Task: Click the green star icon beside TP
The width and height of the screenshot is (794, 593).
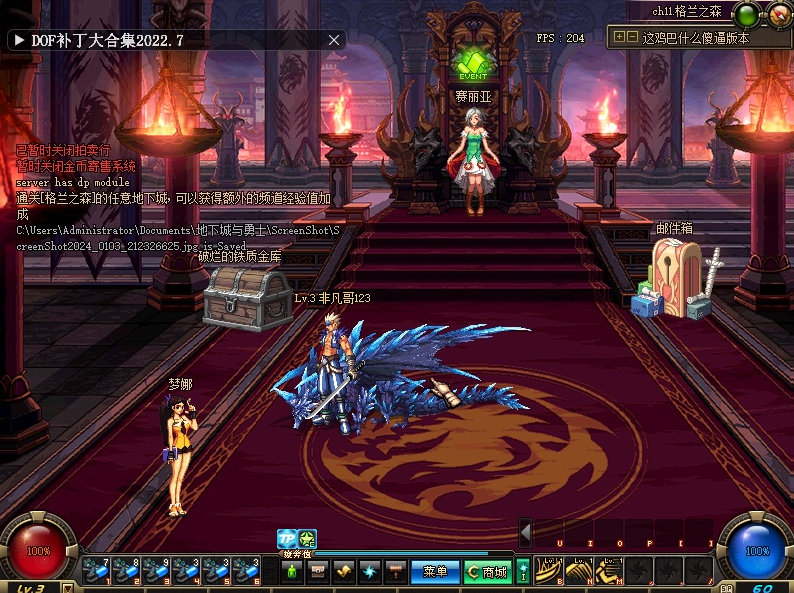Action: tap(308, 539)
